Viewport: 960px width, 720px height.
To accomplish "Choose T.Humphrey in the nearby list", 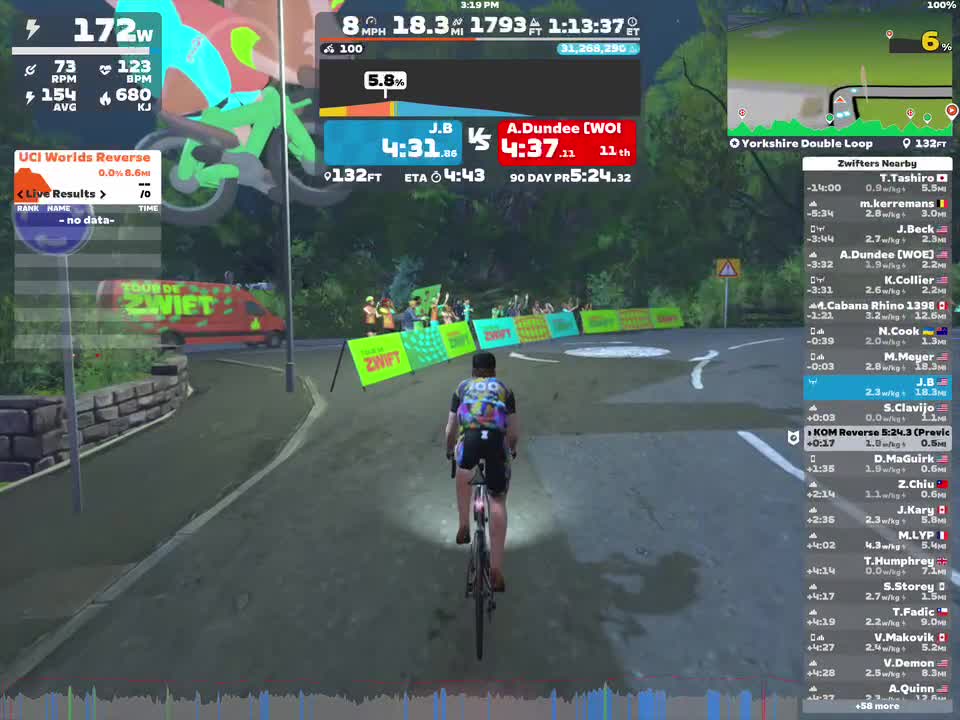I will click(x=877, y=566).
